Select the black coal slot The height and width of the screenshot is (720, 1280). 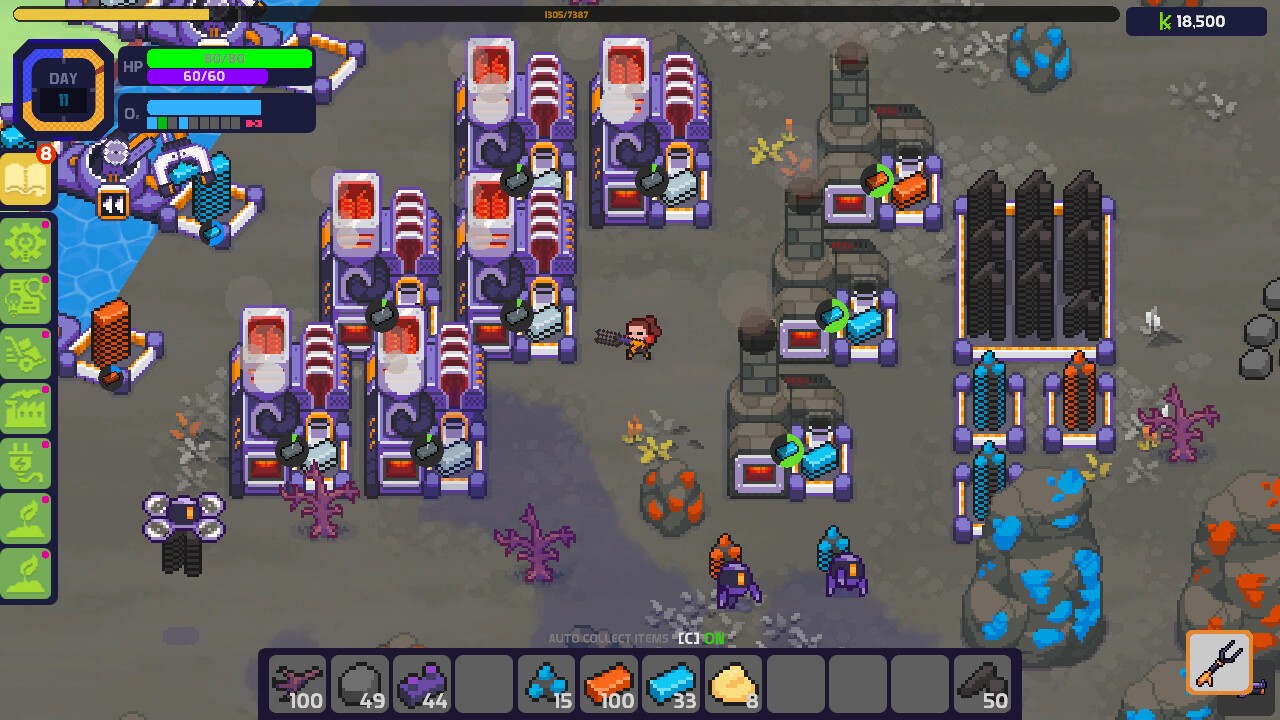click(x=980, y=685)
